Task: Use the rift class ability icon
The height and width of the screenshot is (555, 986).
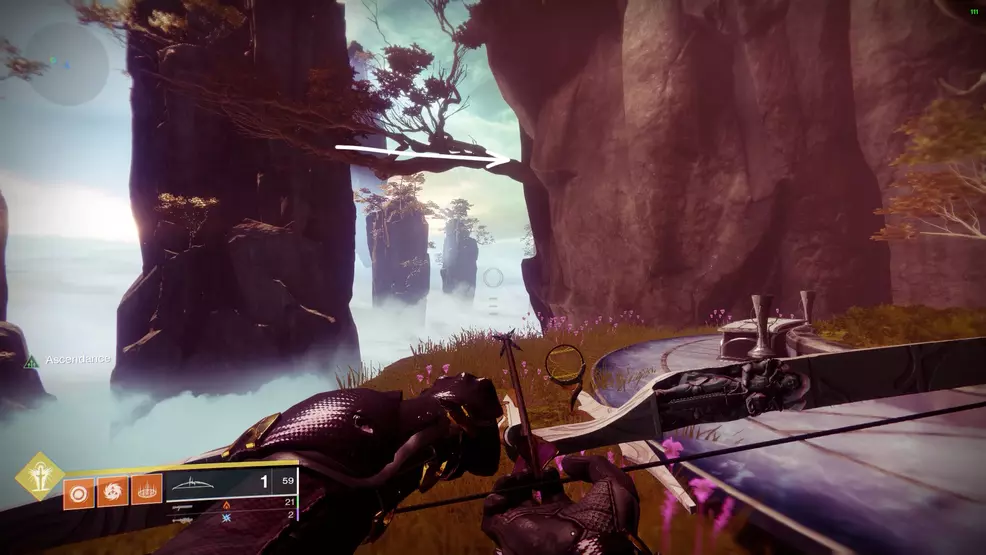Action: click(146, 492)
